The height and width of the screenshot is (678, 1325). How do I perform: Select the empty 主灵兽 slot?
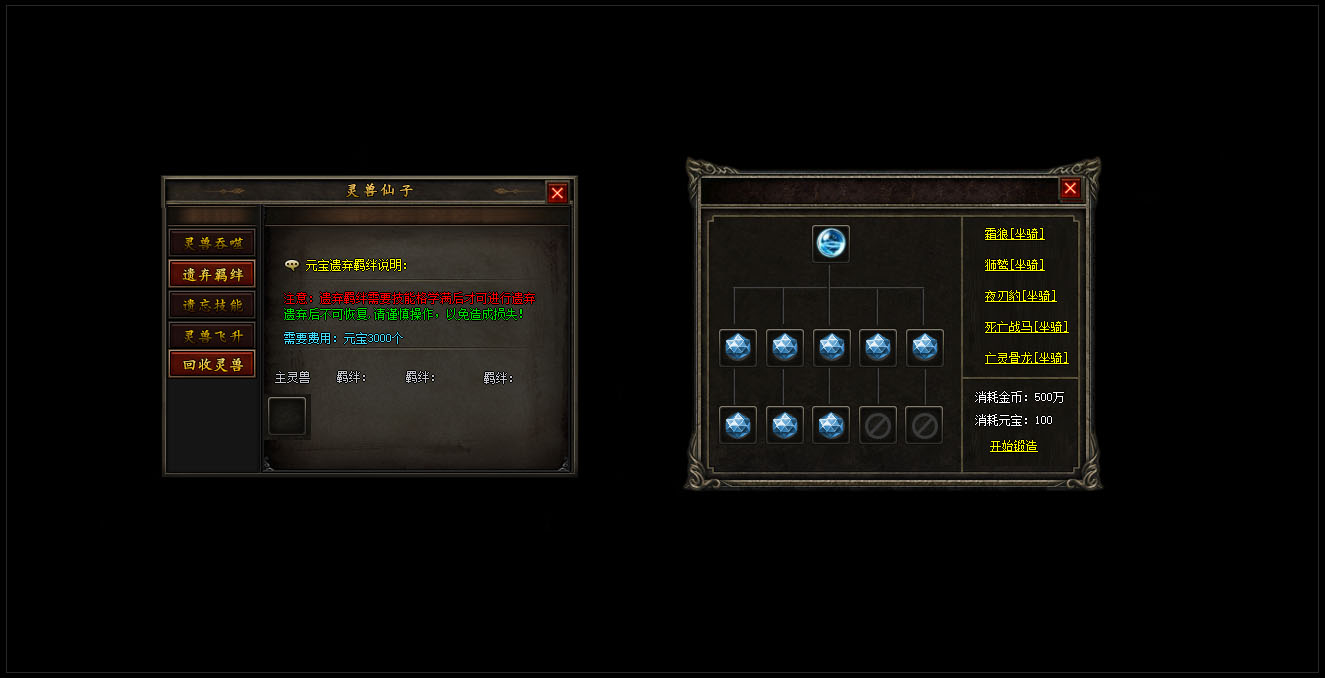pyautogui.click(x=288, y=416)
